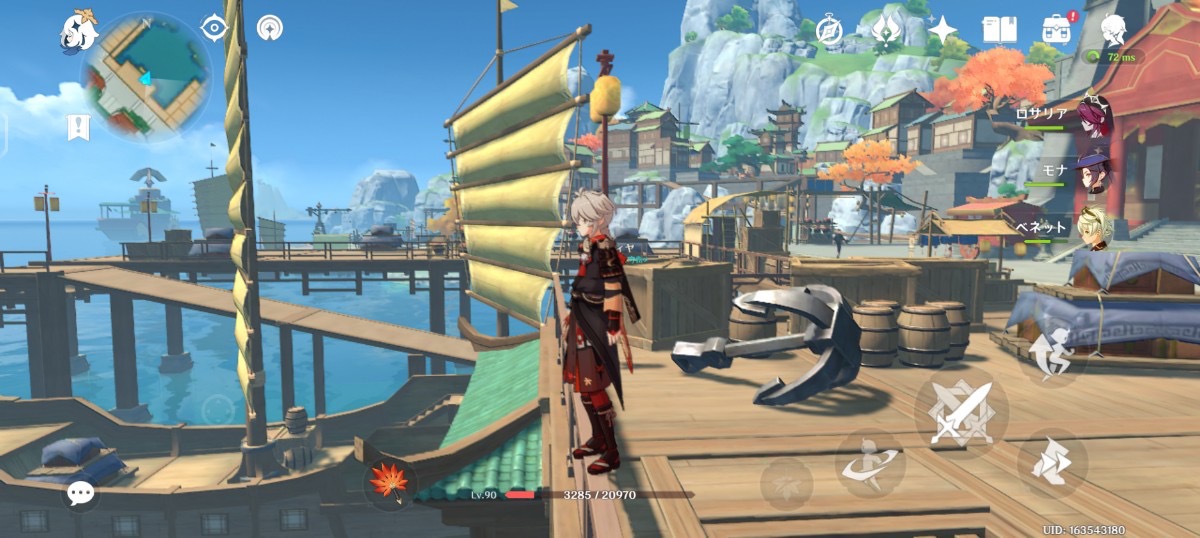Open the chat speech bubble
The height and width of the screenshot is (538, 1200).
pyautogui.click(x=80, y=492)
